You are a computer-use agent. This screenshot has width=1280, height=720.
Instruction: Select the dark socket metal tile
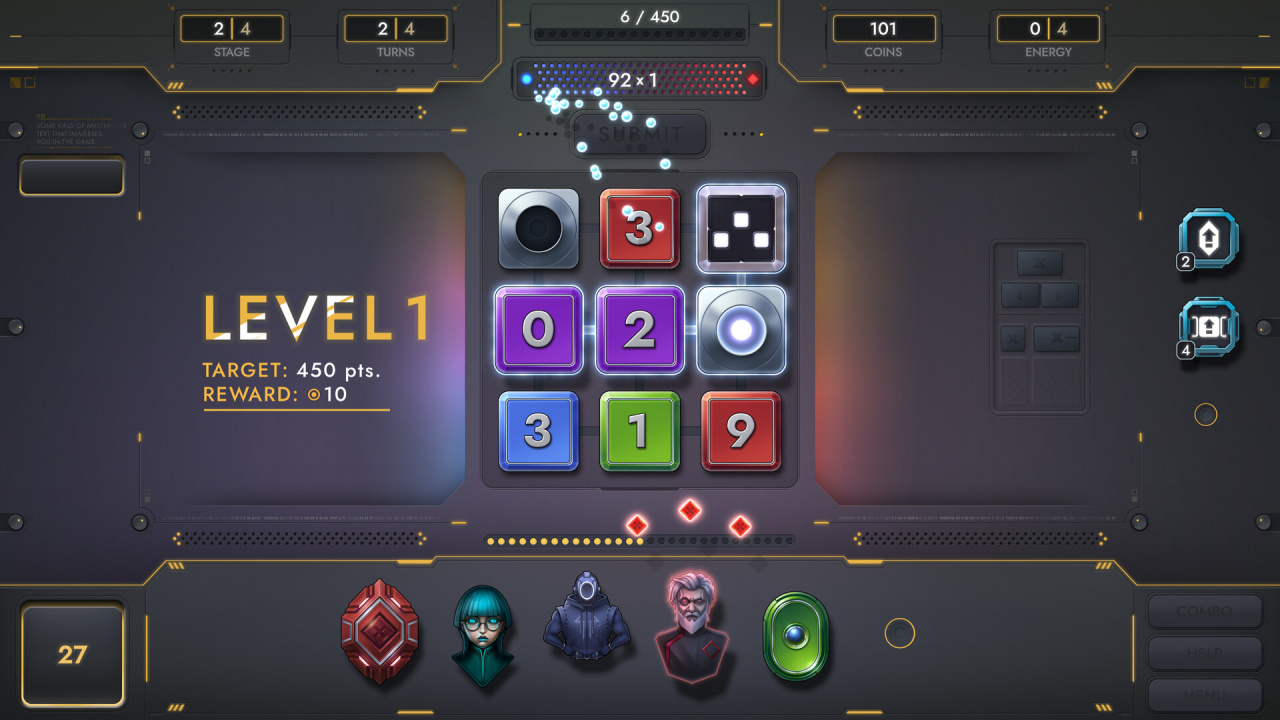538,229
